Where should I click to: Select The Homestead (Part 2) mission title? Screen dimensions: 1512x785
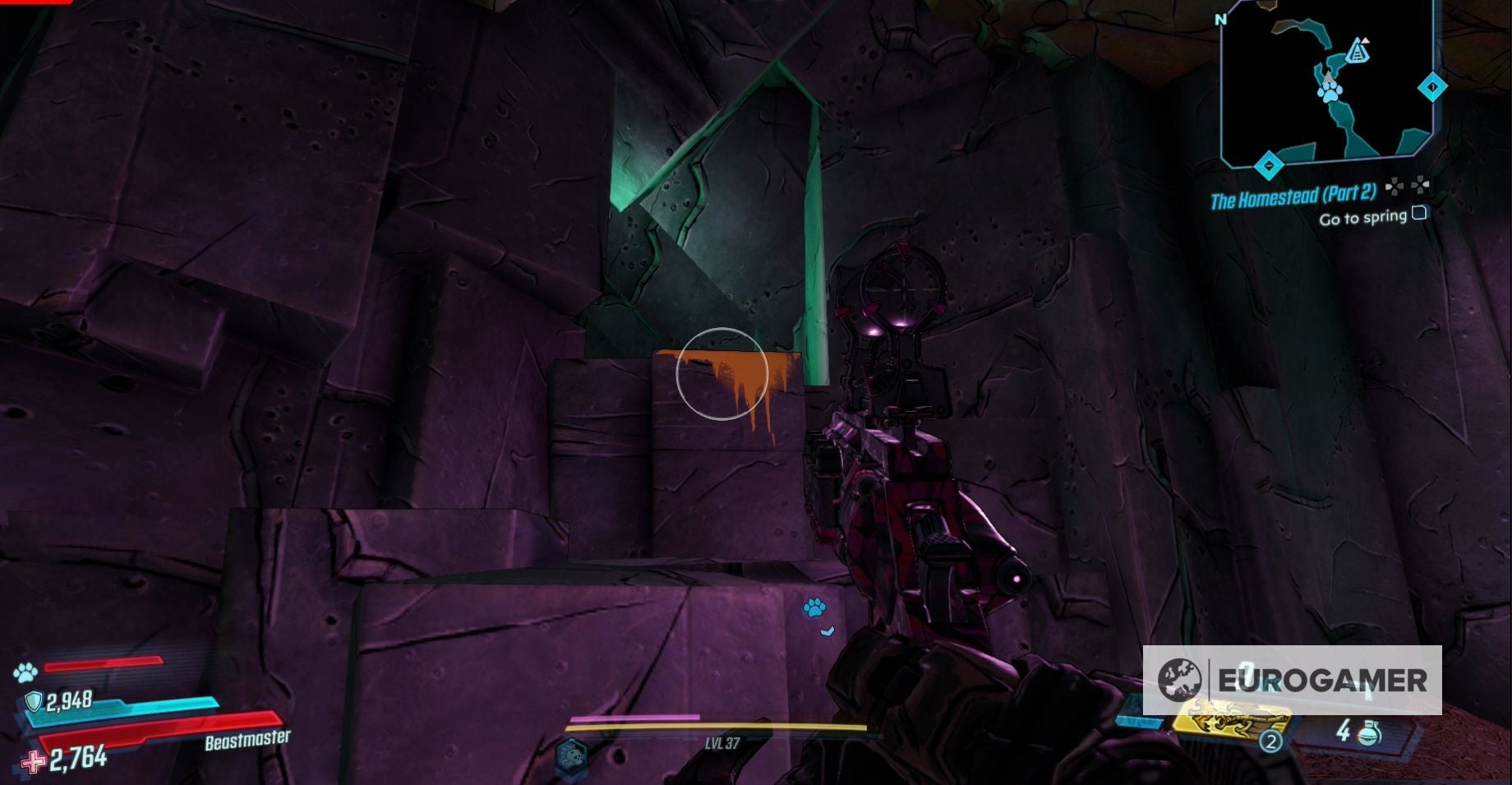pyautogui.click(x=1295, y=196)
